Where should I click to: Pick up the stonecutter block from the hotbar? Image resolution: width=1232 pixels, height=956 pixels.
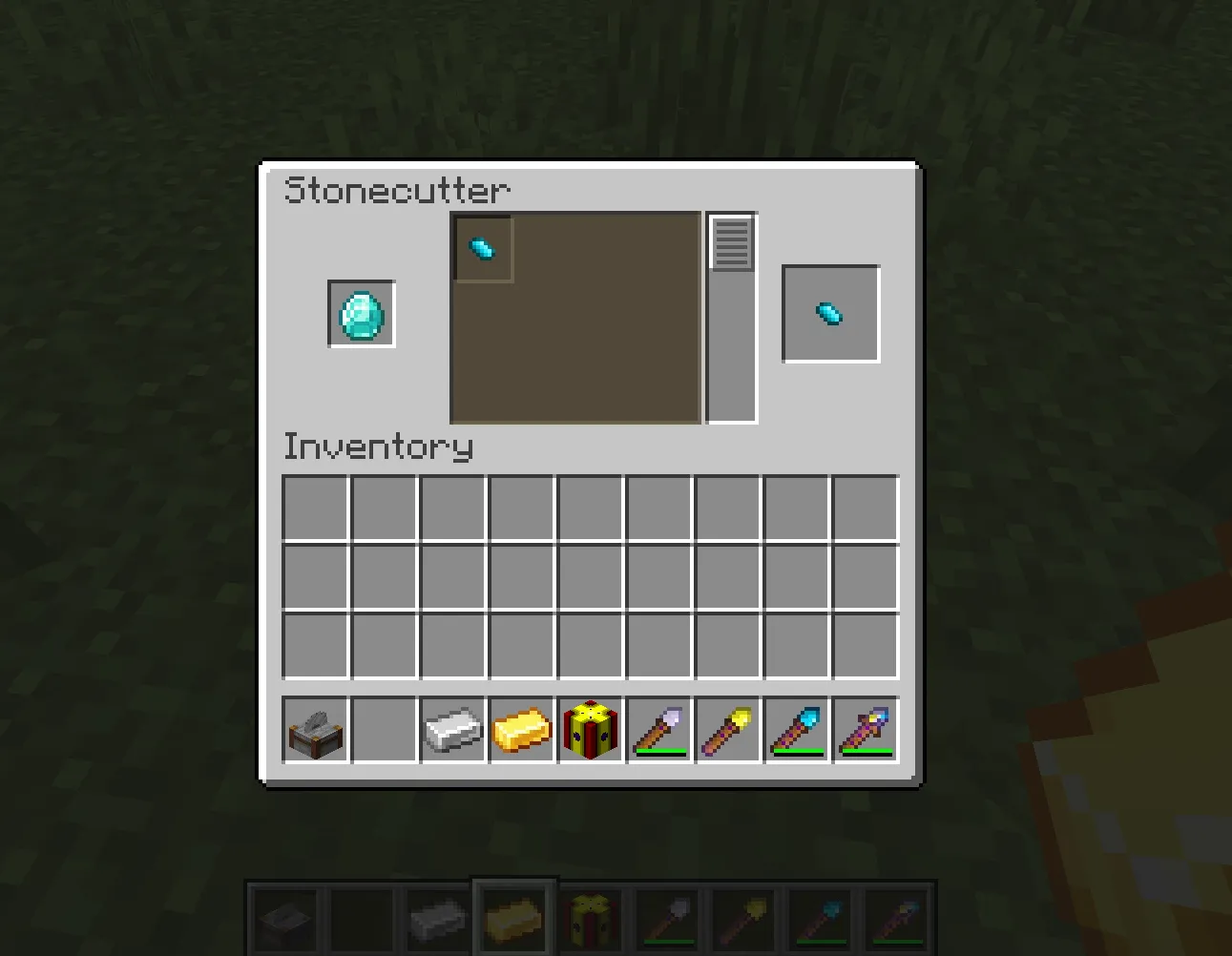(x=314, y=730)
